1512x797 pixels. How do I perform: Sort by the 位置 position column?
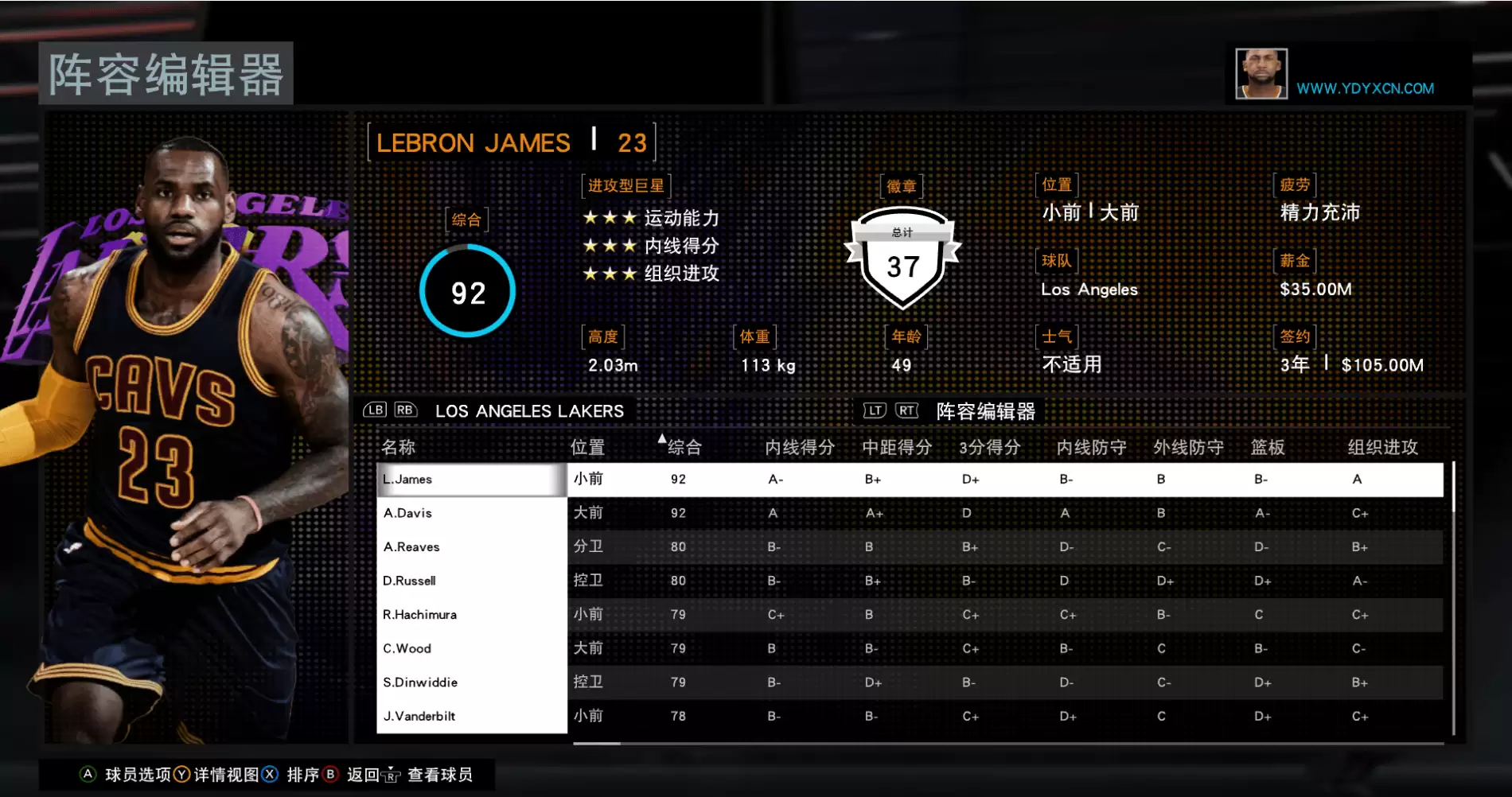(587, 447)
